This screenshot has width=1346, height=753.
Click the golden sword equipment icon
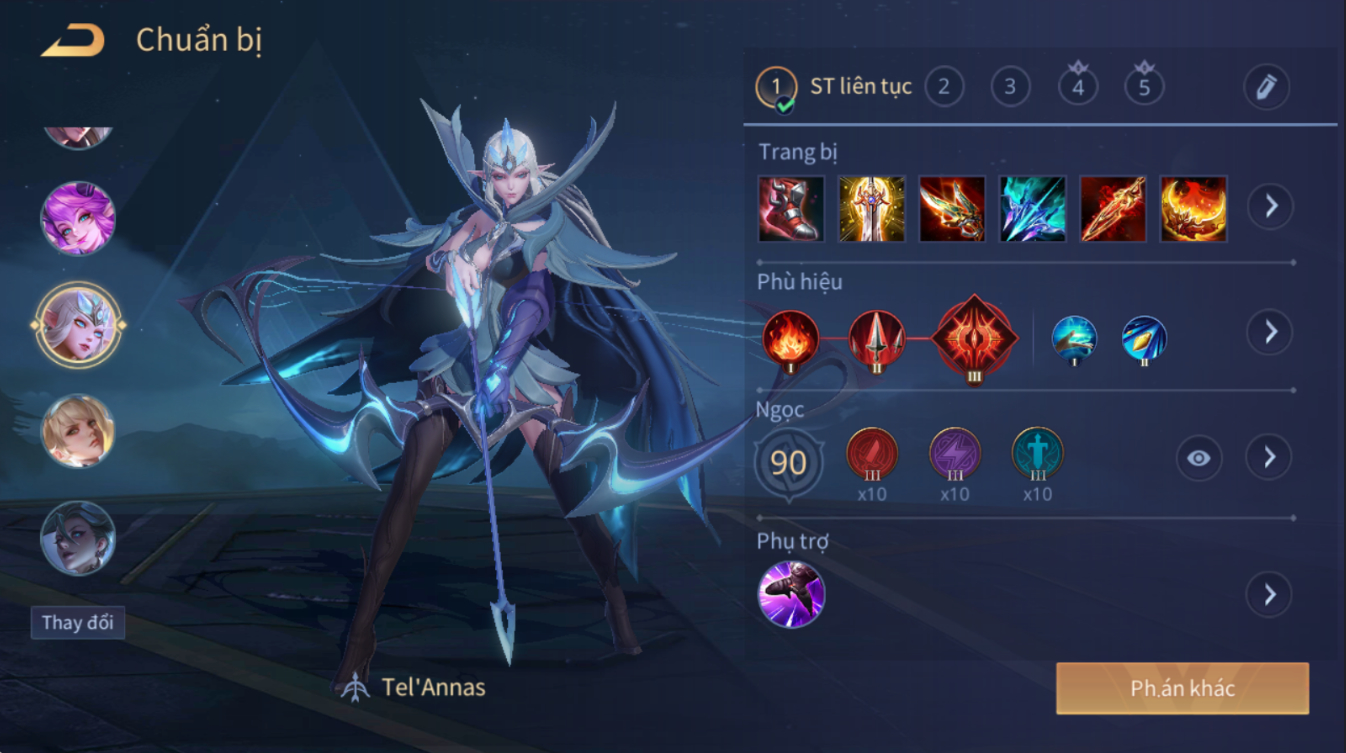(871, 208)
